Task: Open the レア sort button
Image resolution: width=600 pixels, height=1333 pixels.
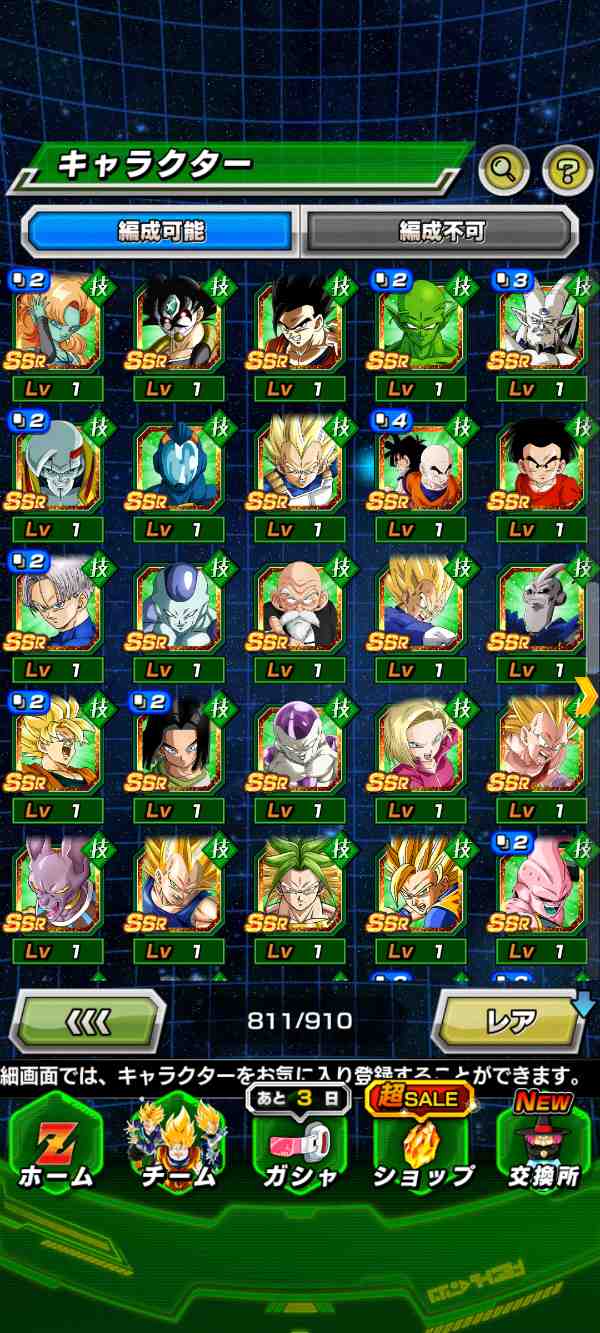Action: click(511, 1021)
